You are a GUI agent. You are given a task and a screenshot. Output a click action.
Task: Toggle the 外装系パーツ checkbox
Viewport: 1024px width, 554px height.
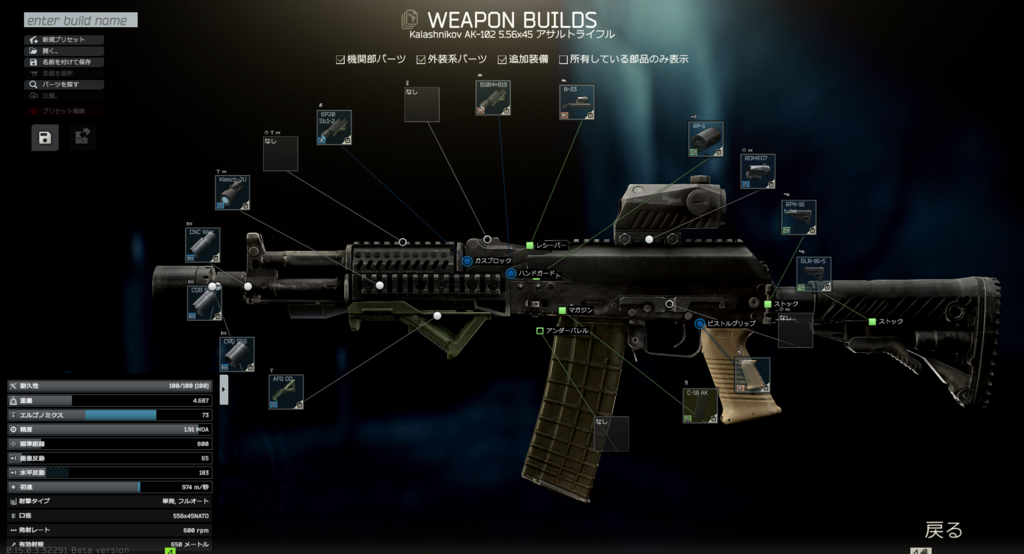(421, 59)
